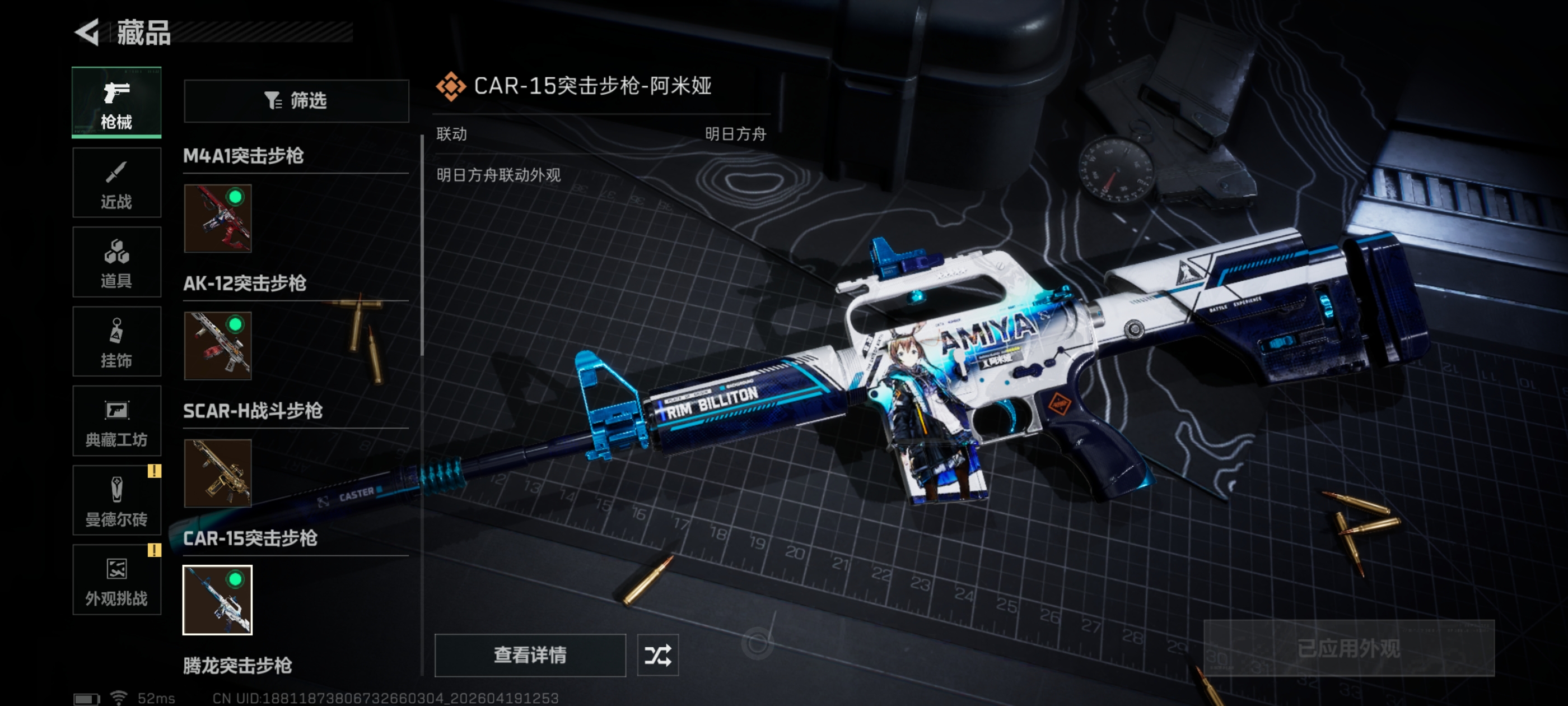Screen dimensions: 1568x706
Task: Open the 近战 melee category
Action: pos(116,183)
